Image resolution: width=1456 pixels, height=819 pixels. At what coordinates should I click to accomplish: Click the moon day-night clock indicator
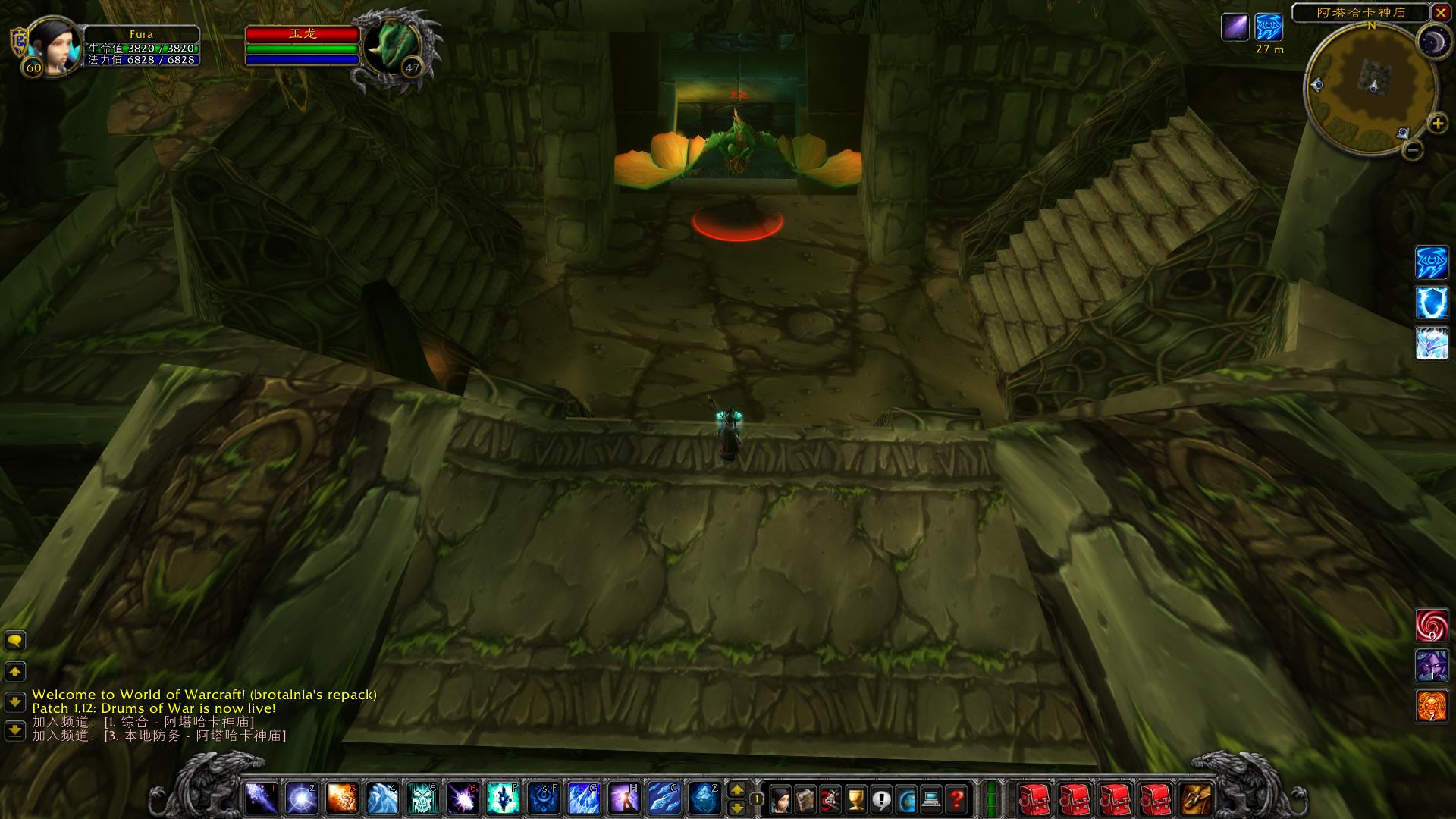[x=1433, y=41]
